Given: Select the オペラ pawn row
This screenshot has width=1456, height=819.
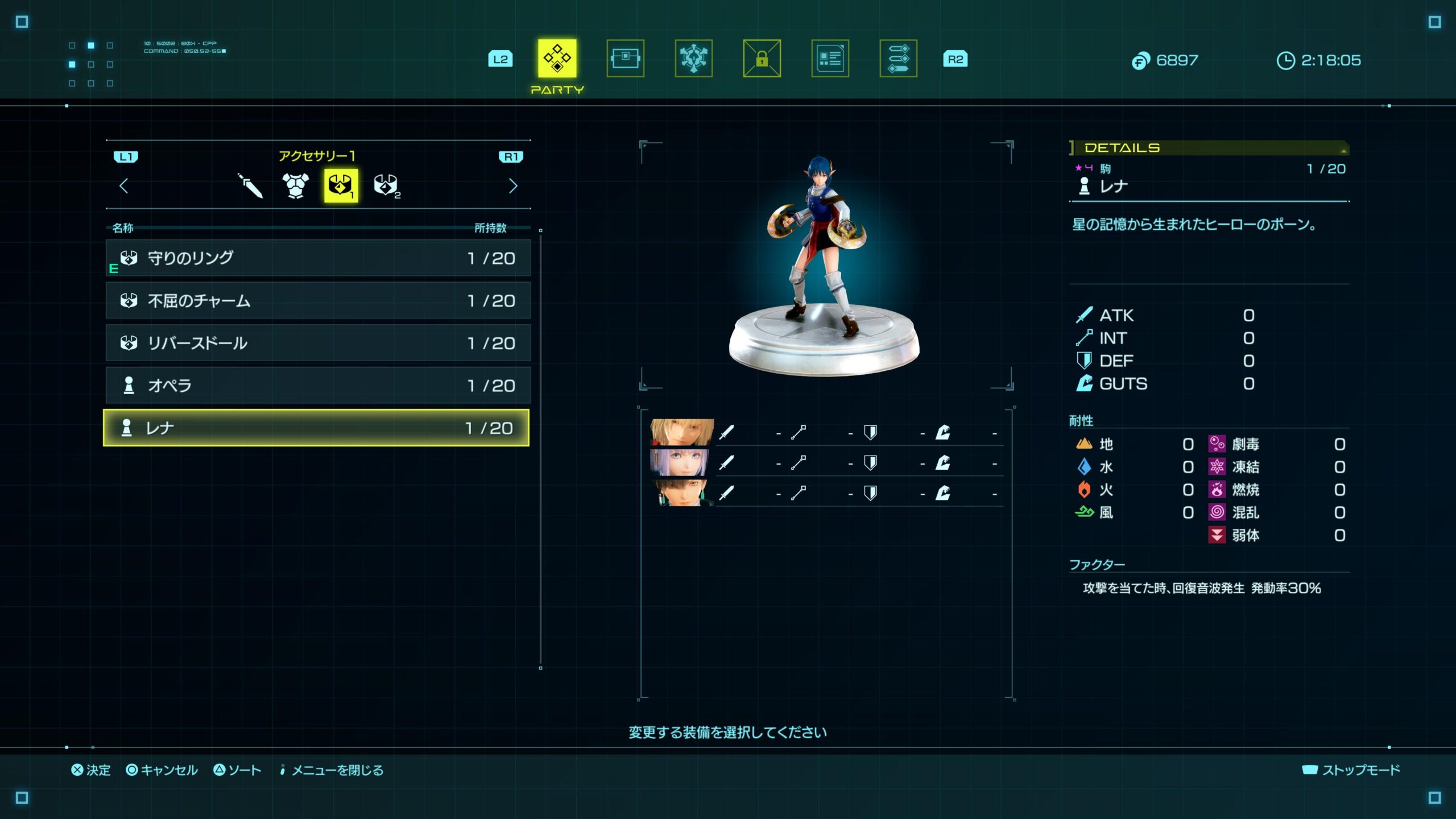Looking at the screenshot, I should pos(318,385).
